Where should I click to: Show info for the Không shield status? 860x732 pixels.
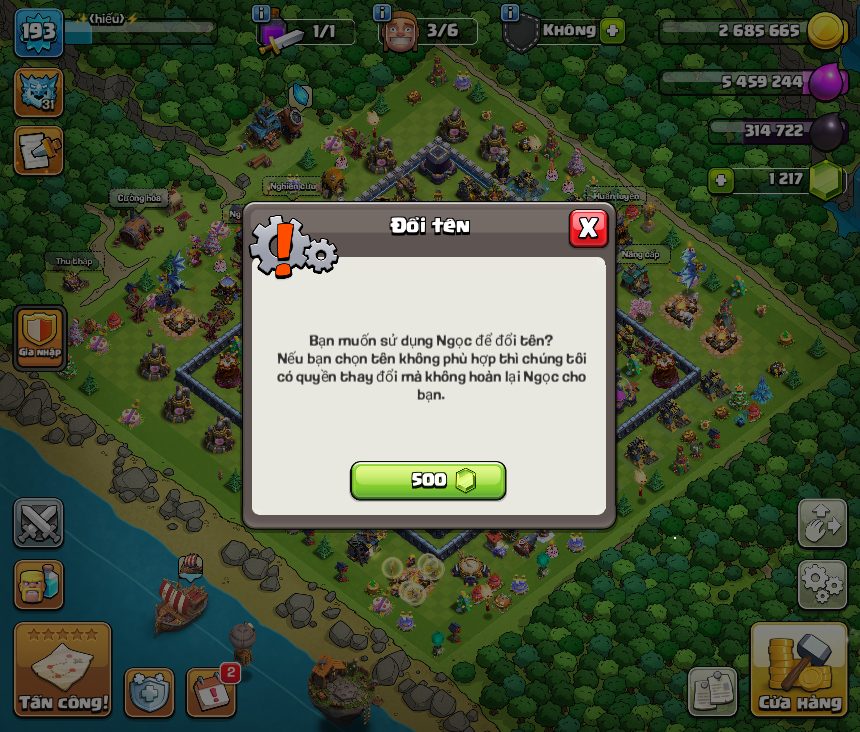(x=510, y=13)
